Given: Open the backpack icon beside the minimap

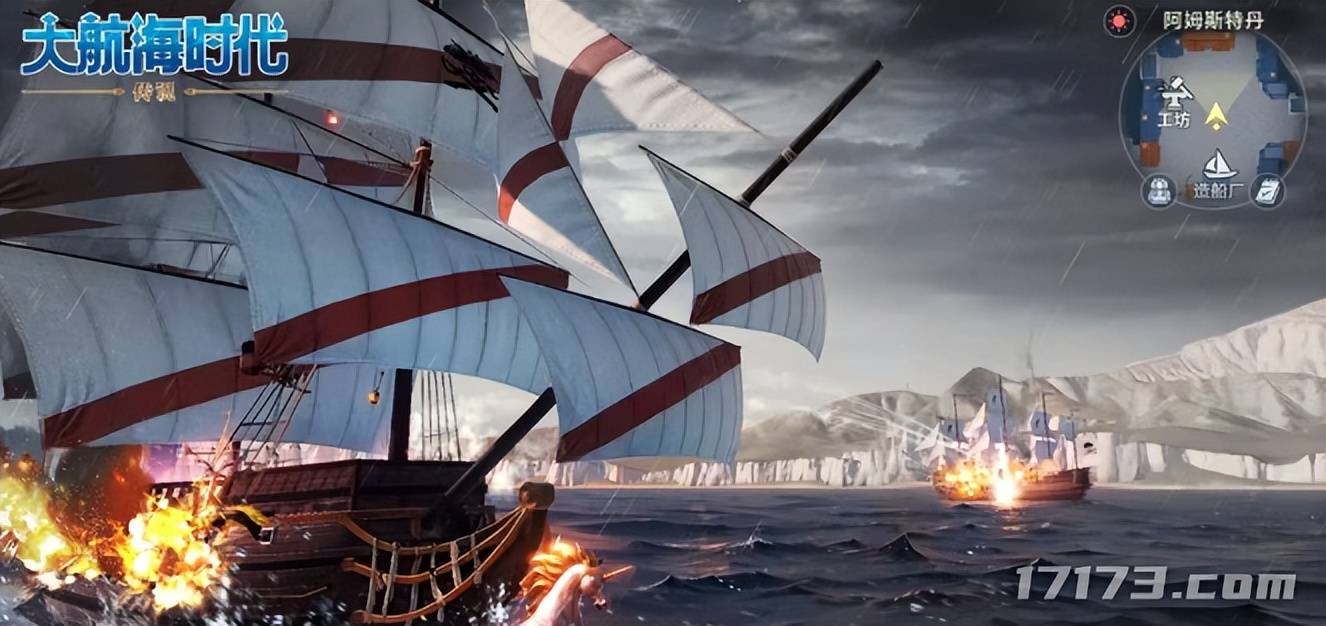Looking at the screenshot, I should [1160, 190].
